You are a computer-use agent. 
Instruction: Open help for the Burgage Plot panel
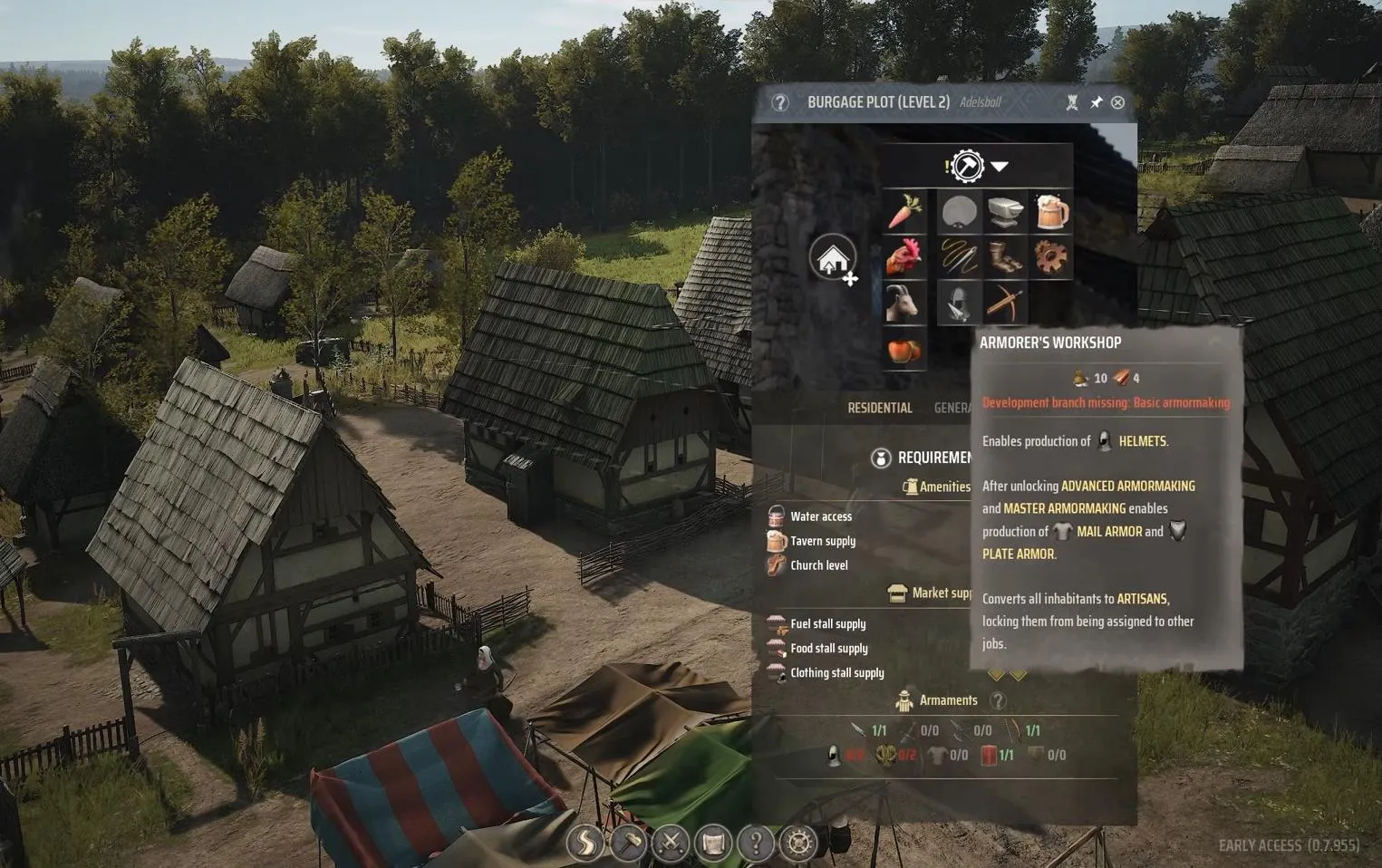pyautogui.click(x=780, y=102)
